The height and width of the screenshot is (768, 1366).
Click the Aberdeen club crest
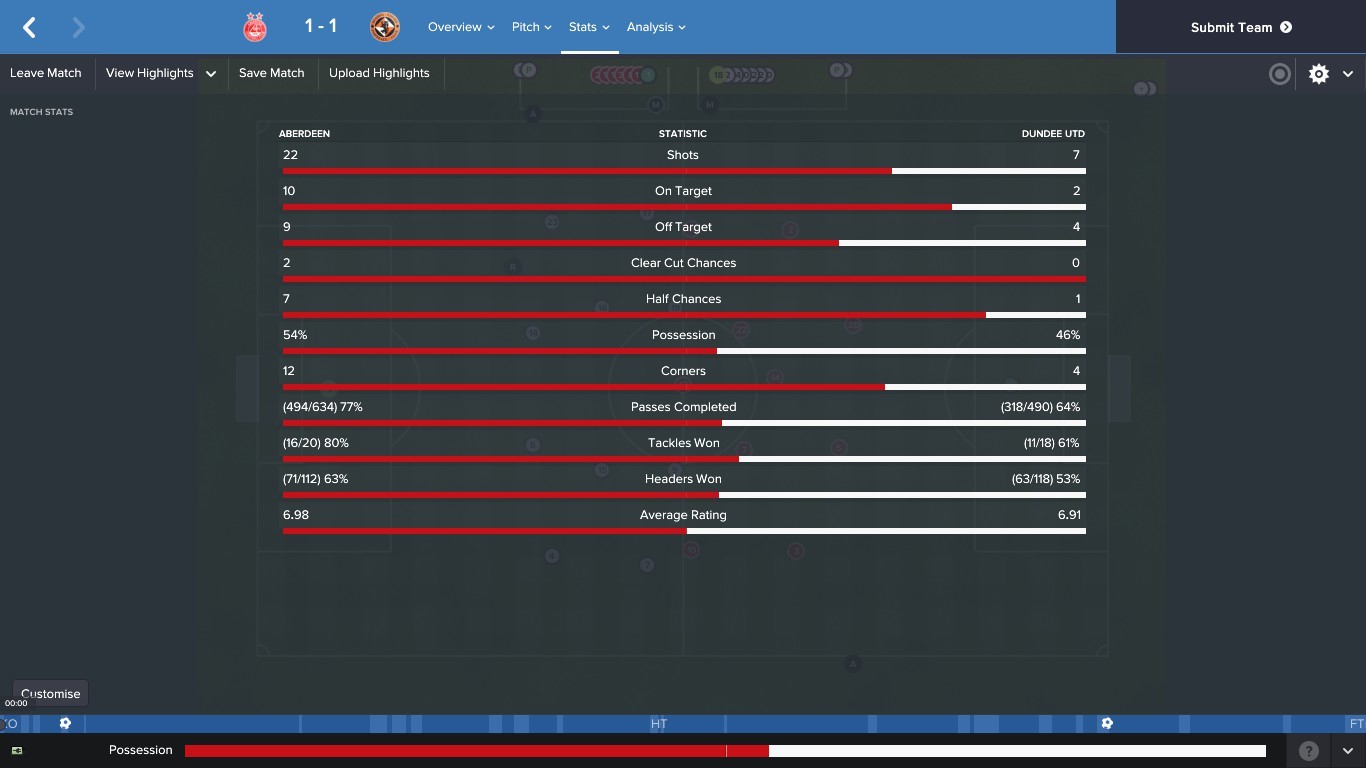[x=255, y=27]
